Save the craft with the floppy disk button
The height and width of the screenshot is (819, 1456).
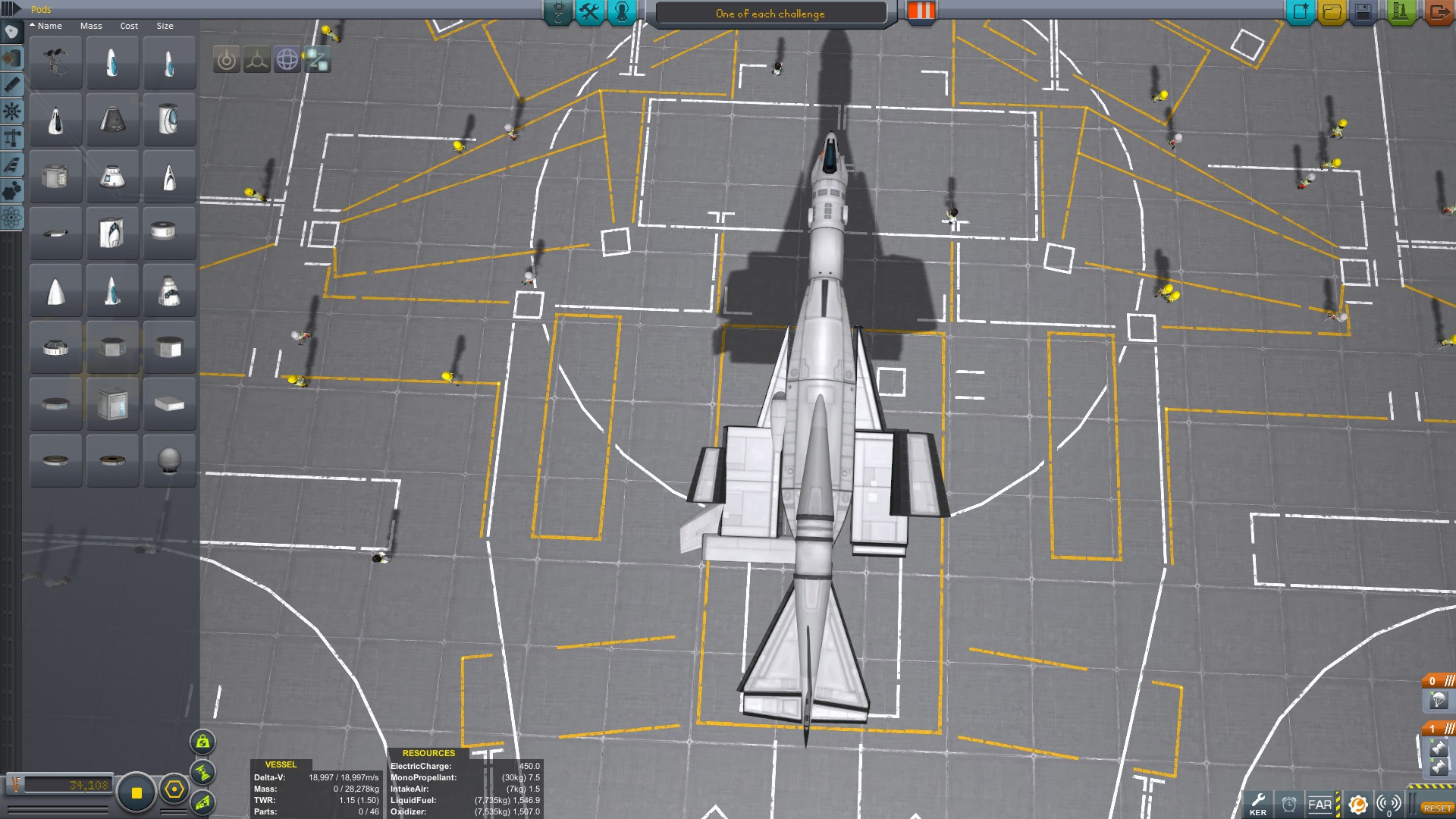pos(1363,12)
